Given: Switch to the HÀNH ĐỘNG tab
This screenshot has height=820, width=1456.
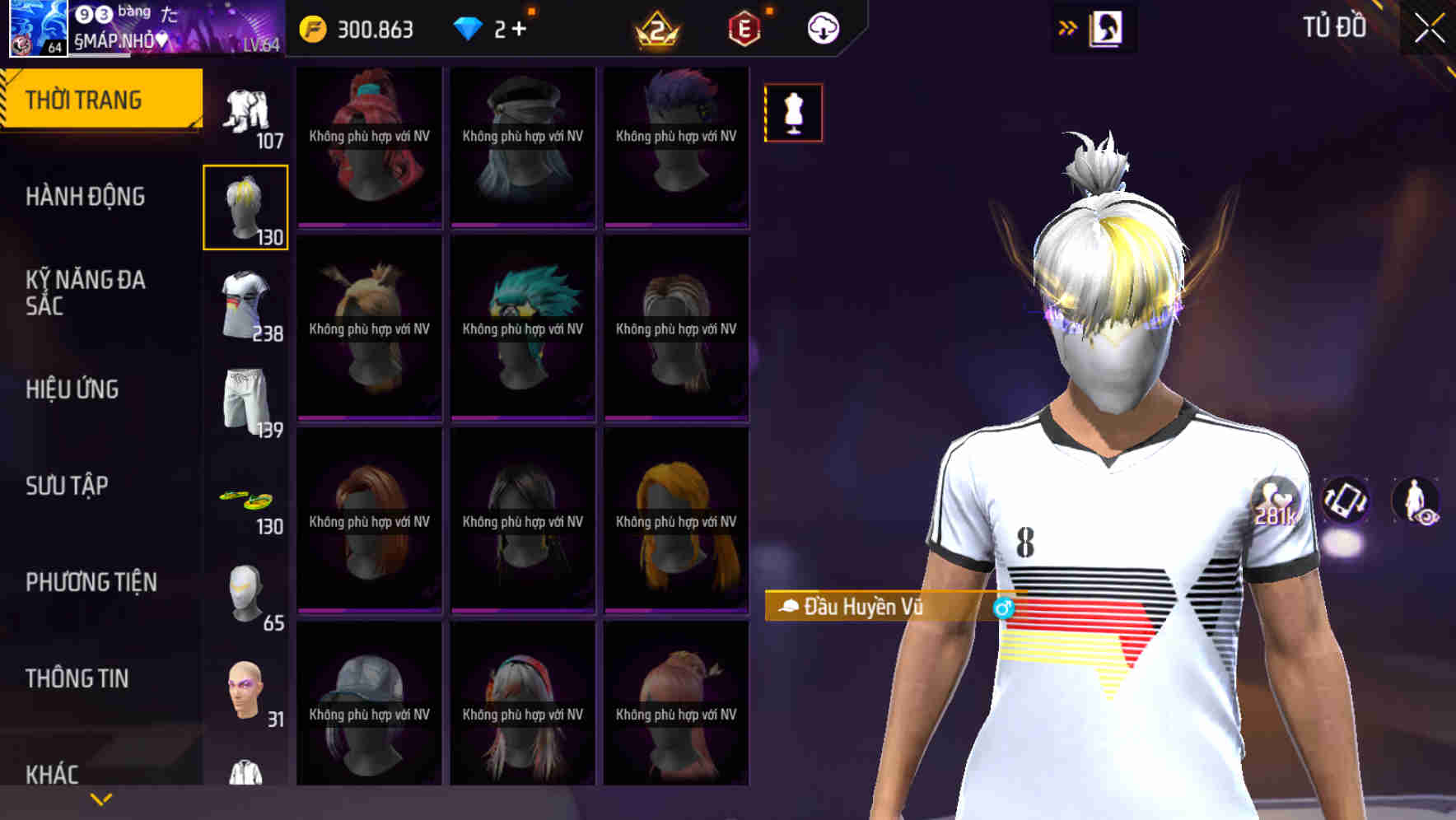Looking at the screenshot, I should (86, 197).
